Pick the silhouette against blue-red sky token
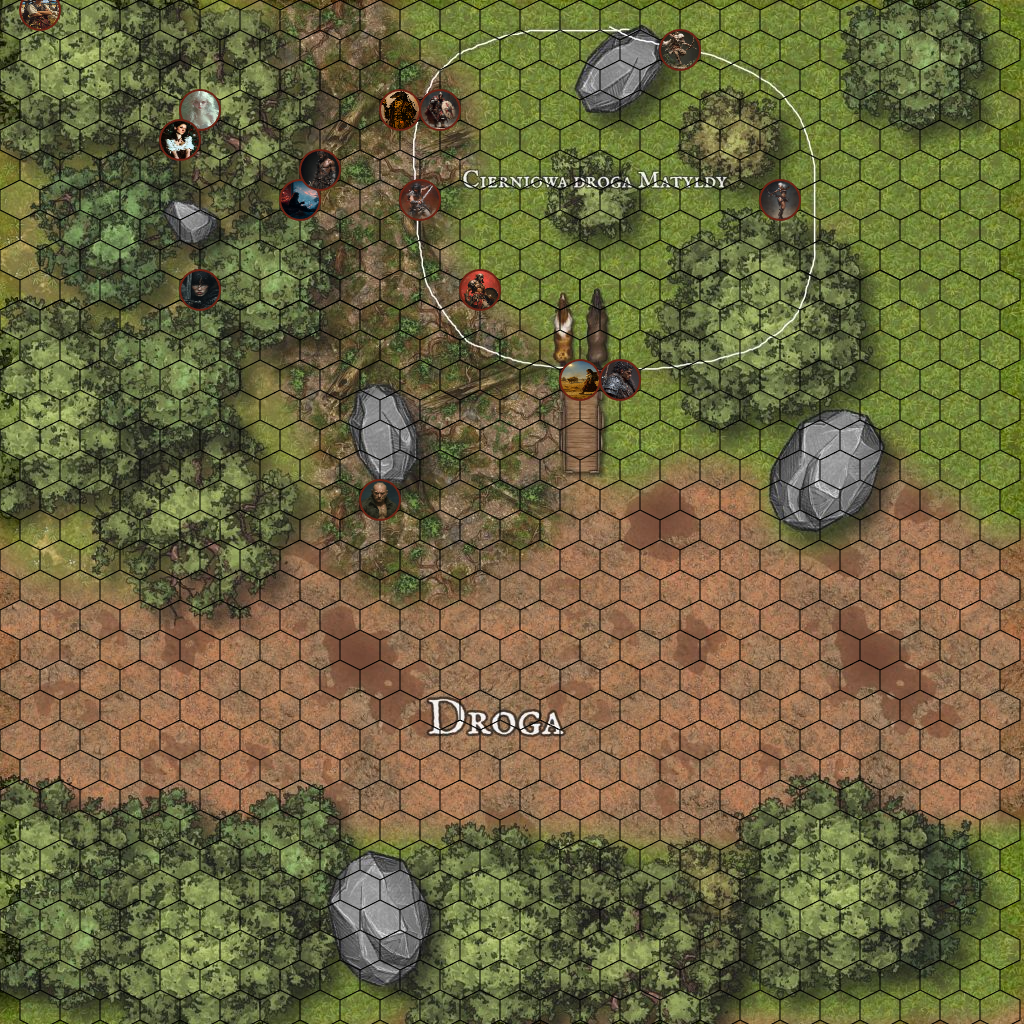Image resolution: width=1024 pixels, height=1024 pixels. [x=300, y=200]
